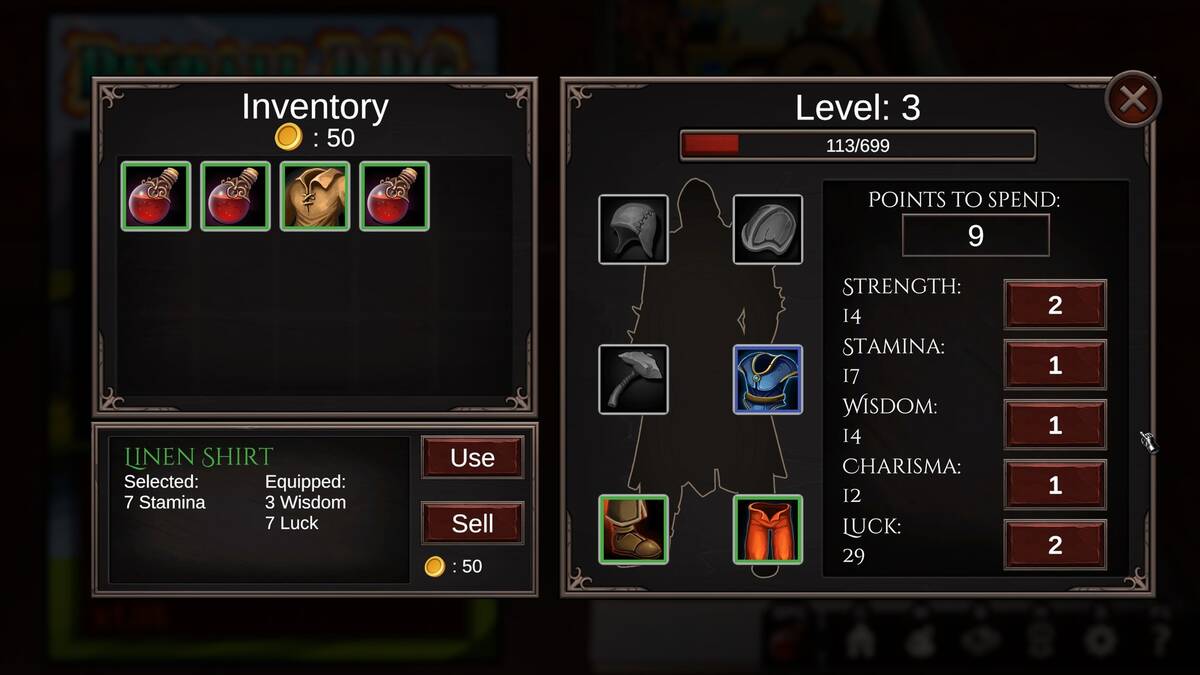Viewport: 1200px width, 675px height.
Task: Close the character panel with the X
Action: 1133,99
